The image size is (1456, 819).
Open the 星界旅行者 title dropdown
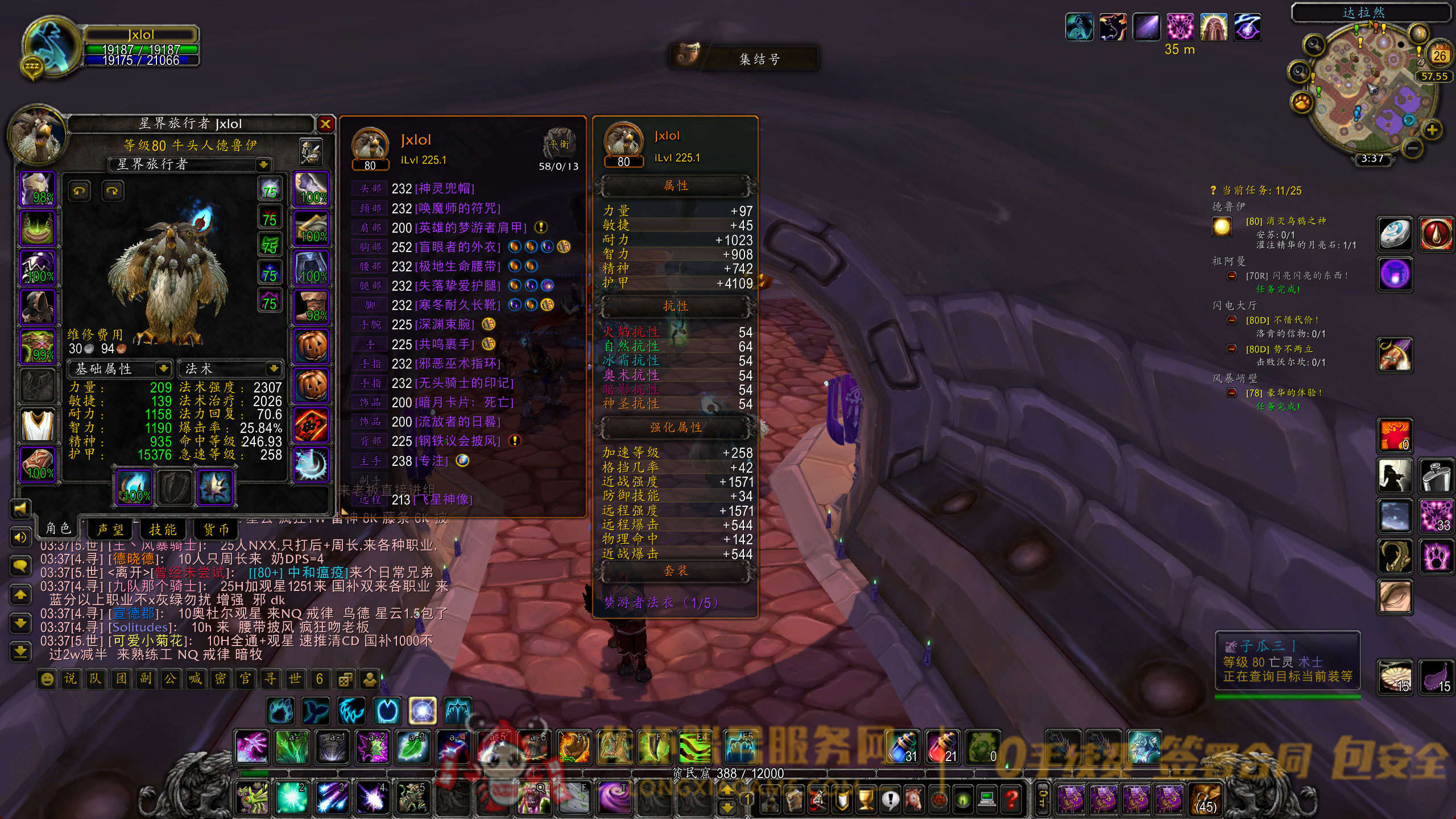[x=263, y=165]
